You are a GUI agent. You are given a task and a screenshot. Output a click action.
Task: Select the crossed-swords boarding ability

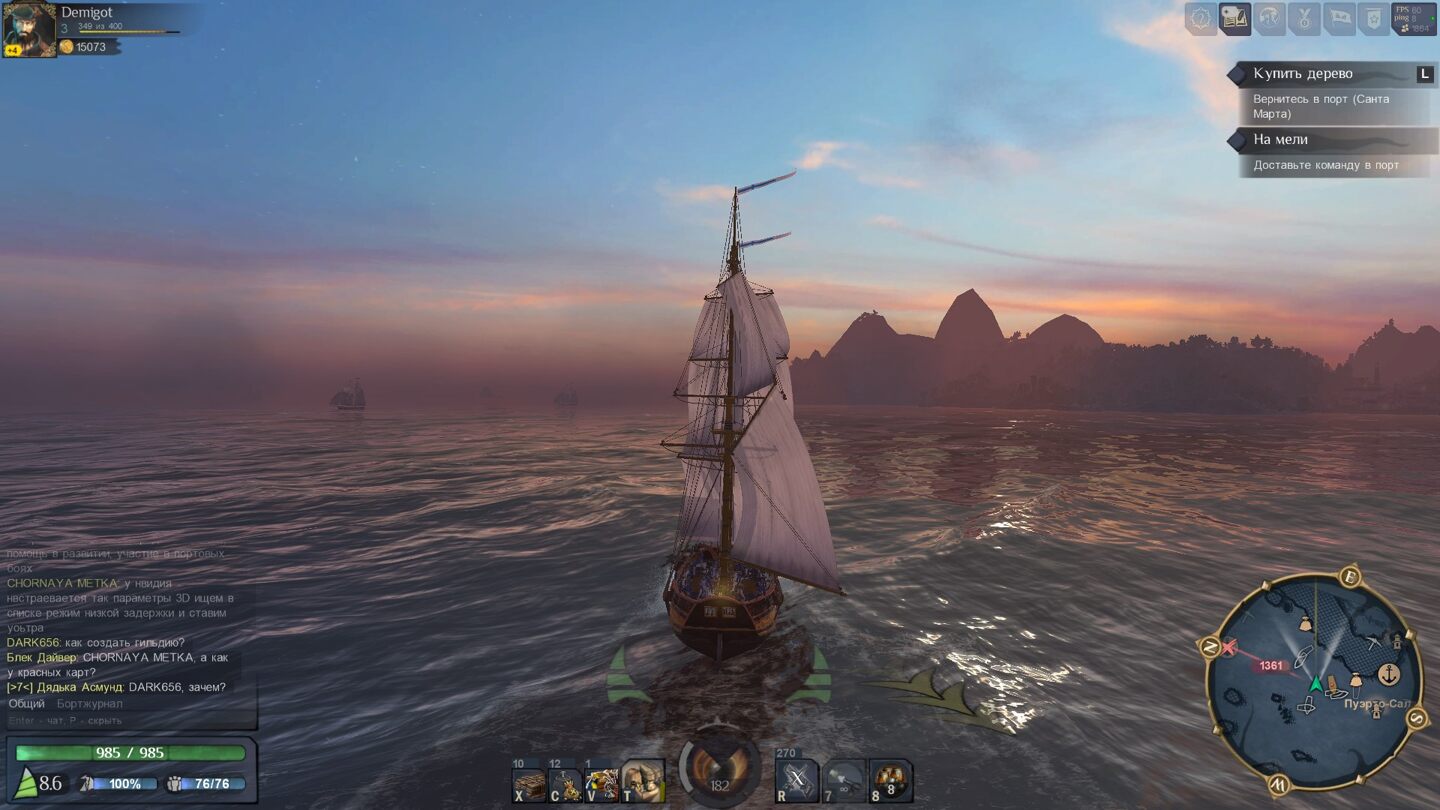(x=797, y=782)
